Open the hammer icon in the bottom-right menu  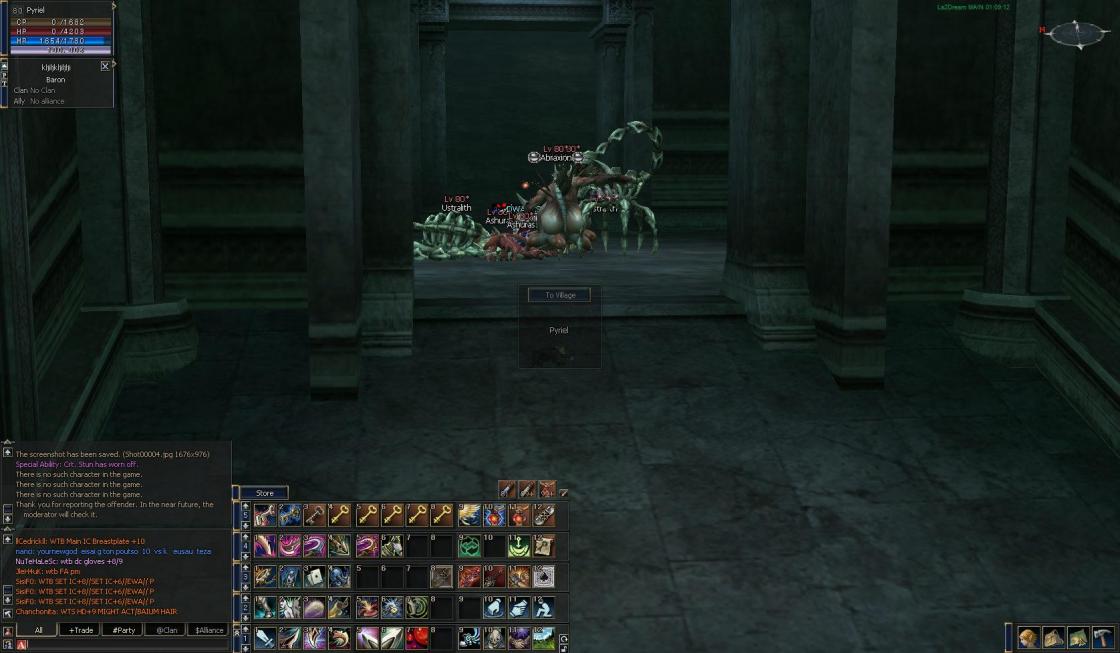pyautogui.click(x=1103, y=638)
